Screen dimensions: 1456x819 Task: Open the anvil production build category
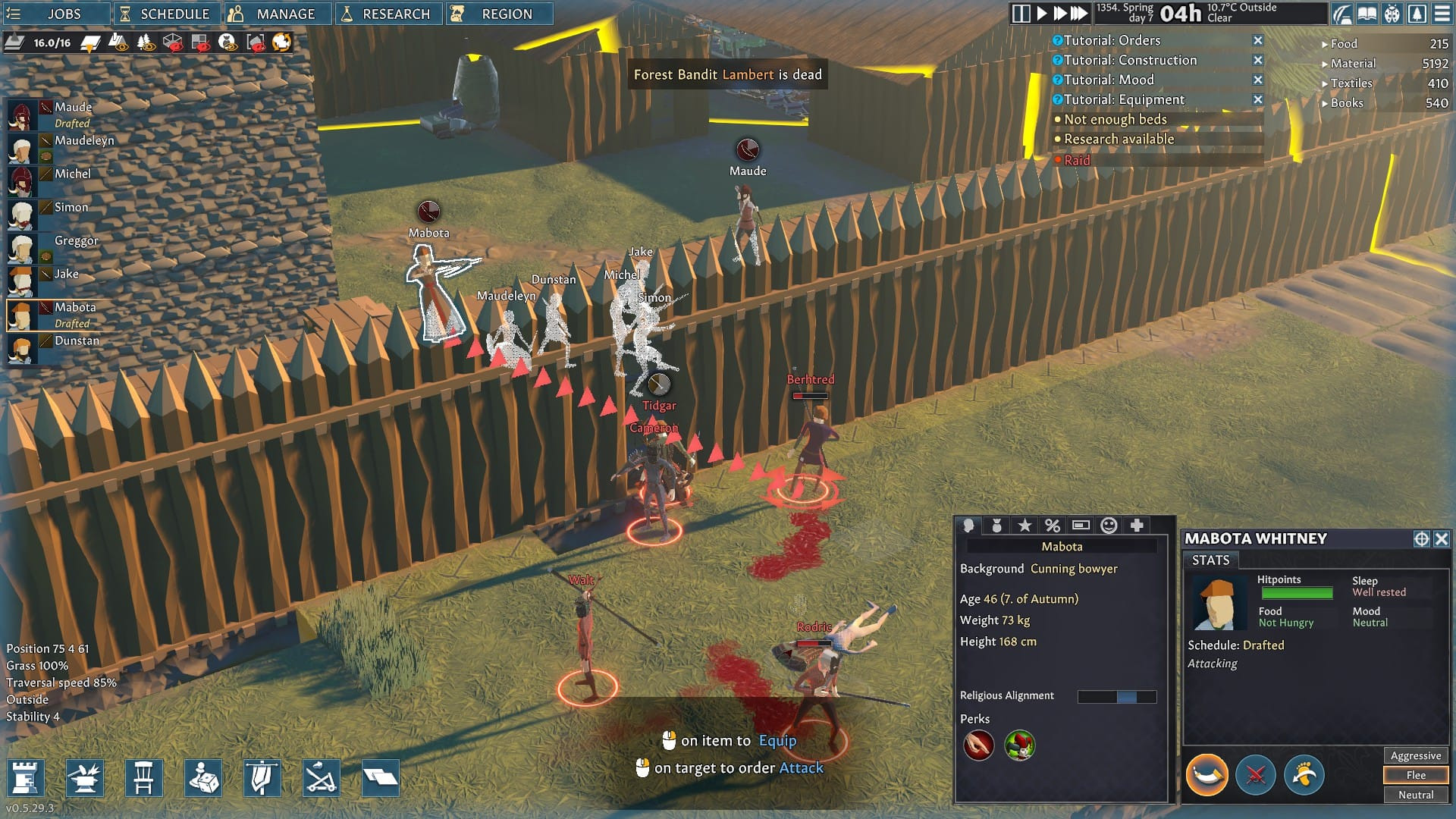85,778
